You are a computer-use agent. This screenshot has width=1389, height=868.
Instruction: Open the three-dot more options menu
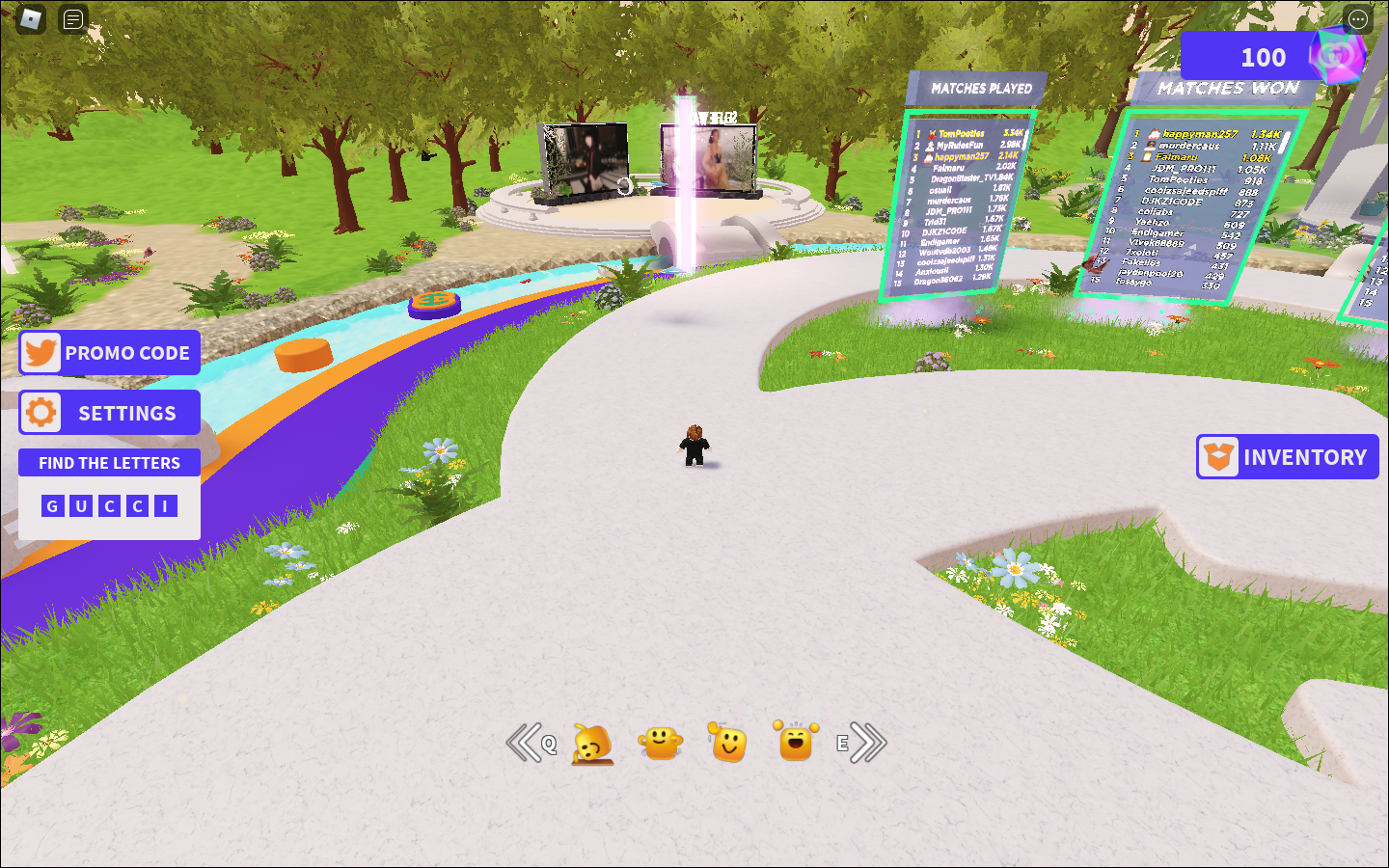tap(1358, 18)
